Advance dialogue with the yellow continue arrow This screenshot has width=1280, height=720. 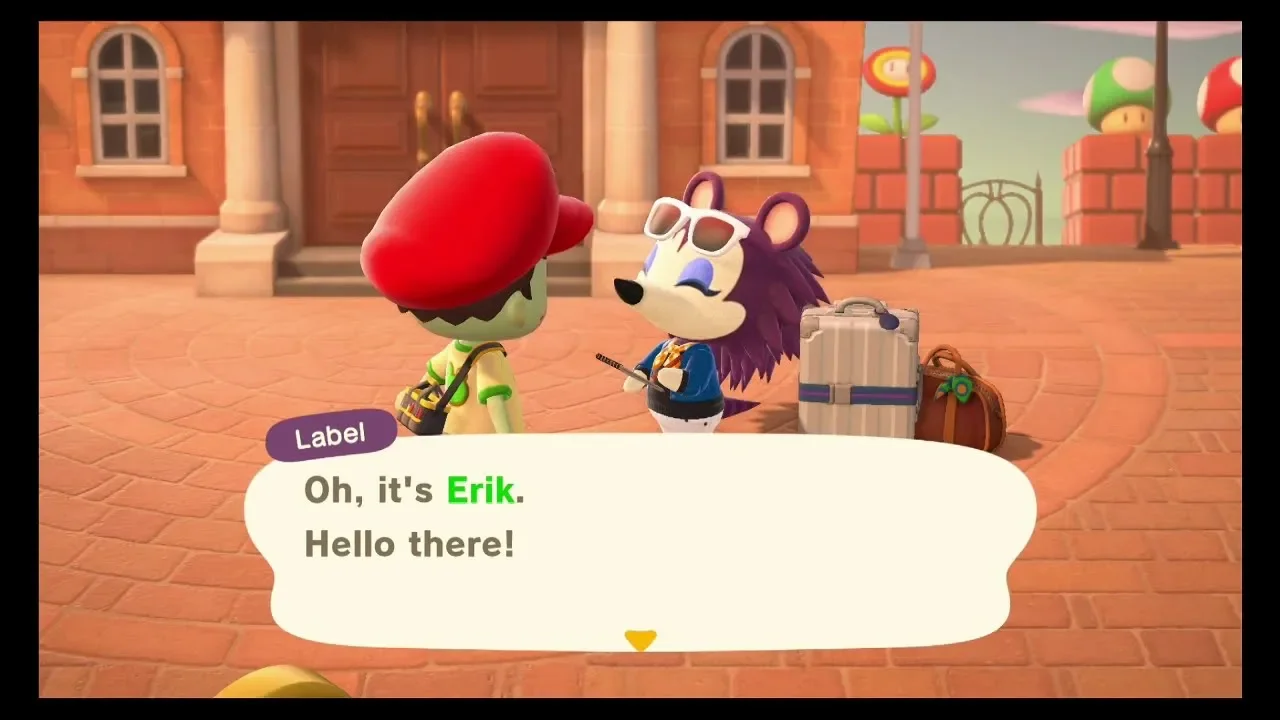[x=640, y=639]
